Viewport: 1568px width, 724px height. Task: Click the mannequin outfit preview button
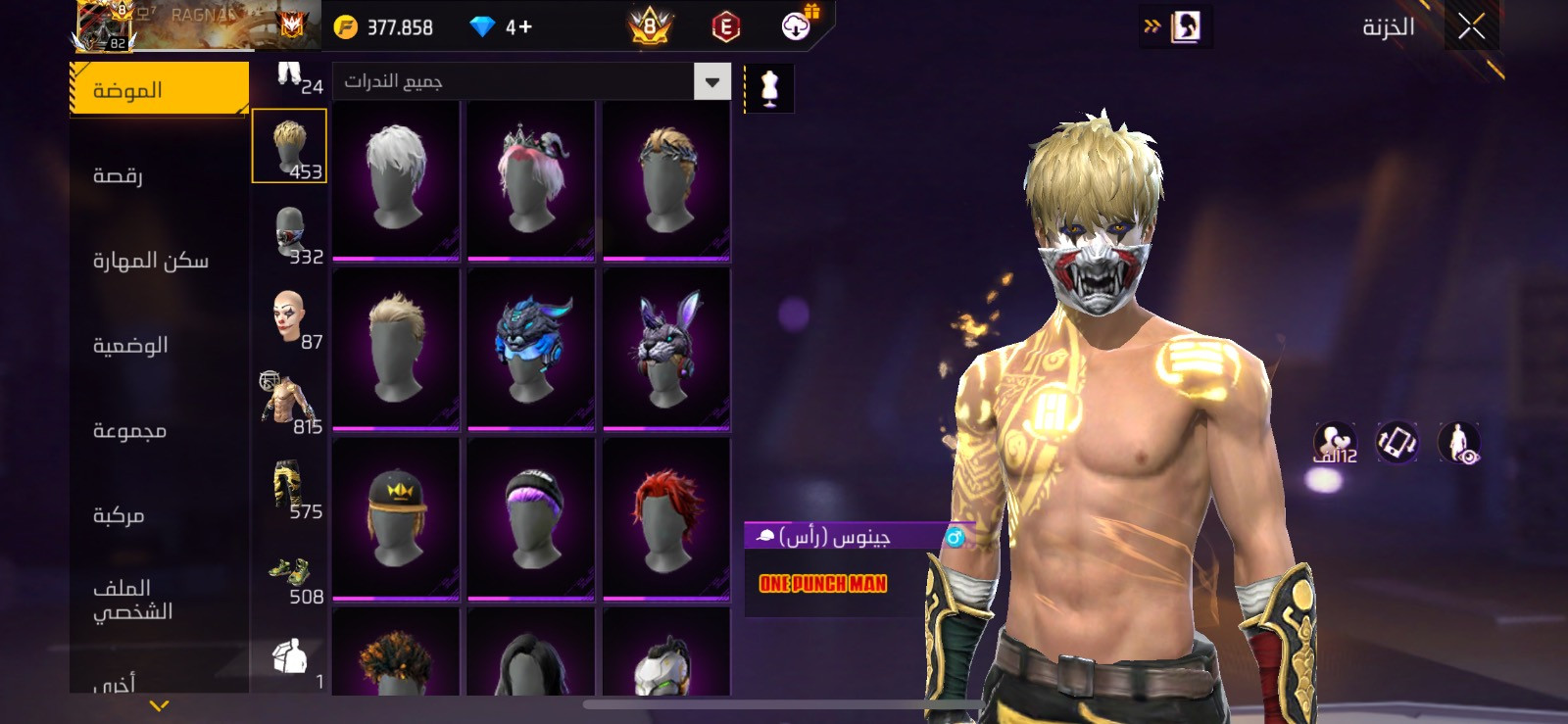(769, 88)
